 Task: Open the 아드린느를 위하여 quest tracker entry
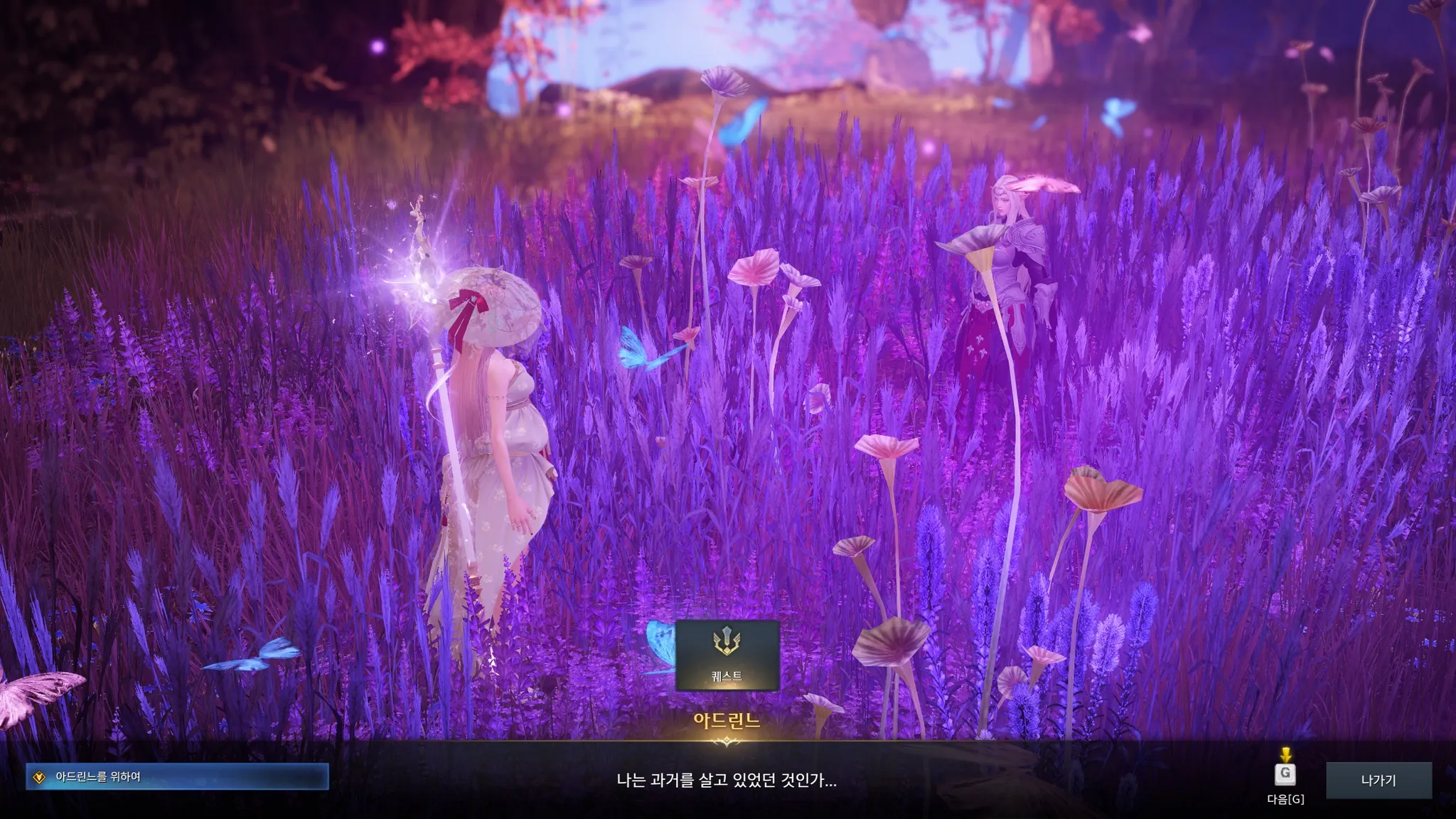[x=177, y=777]
